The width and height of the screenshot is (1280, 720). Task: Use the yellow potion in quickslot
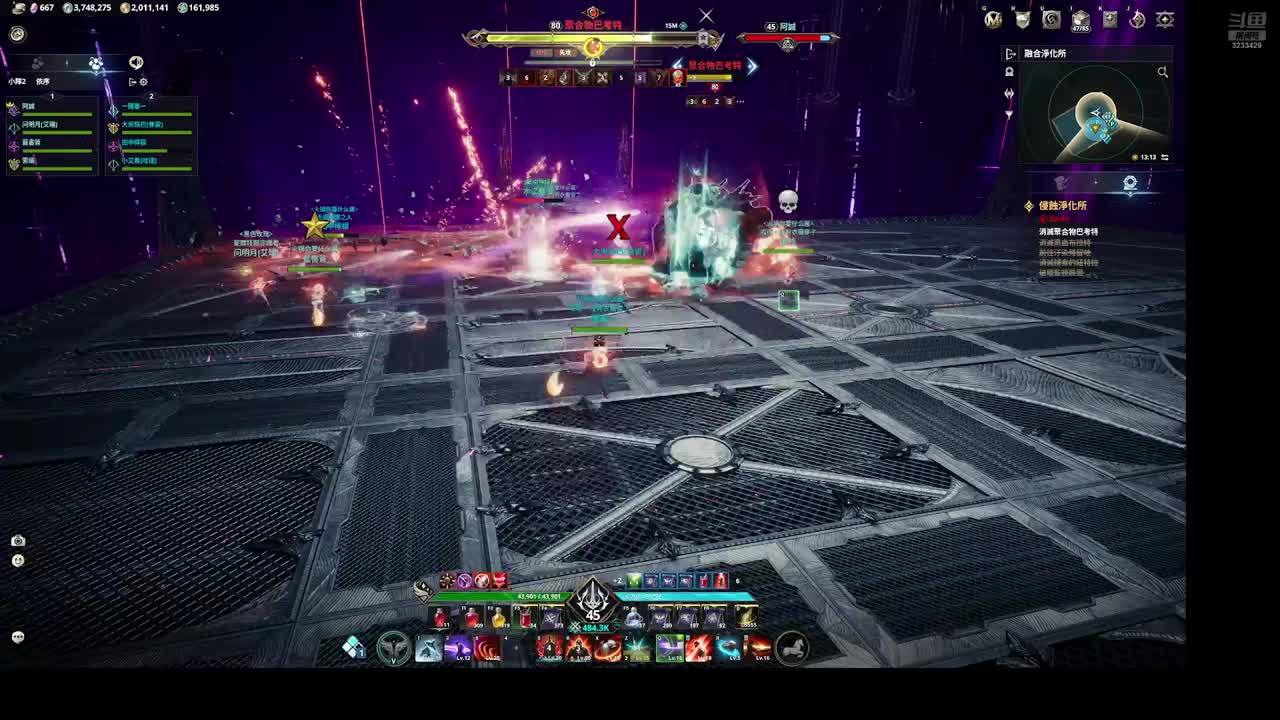coord(498,618)
